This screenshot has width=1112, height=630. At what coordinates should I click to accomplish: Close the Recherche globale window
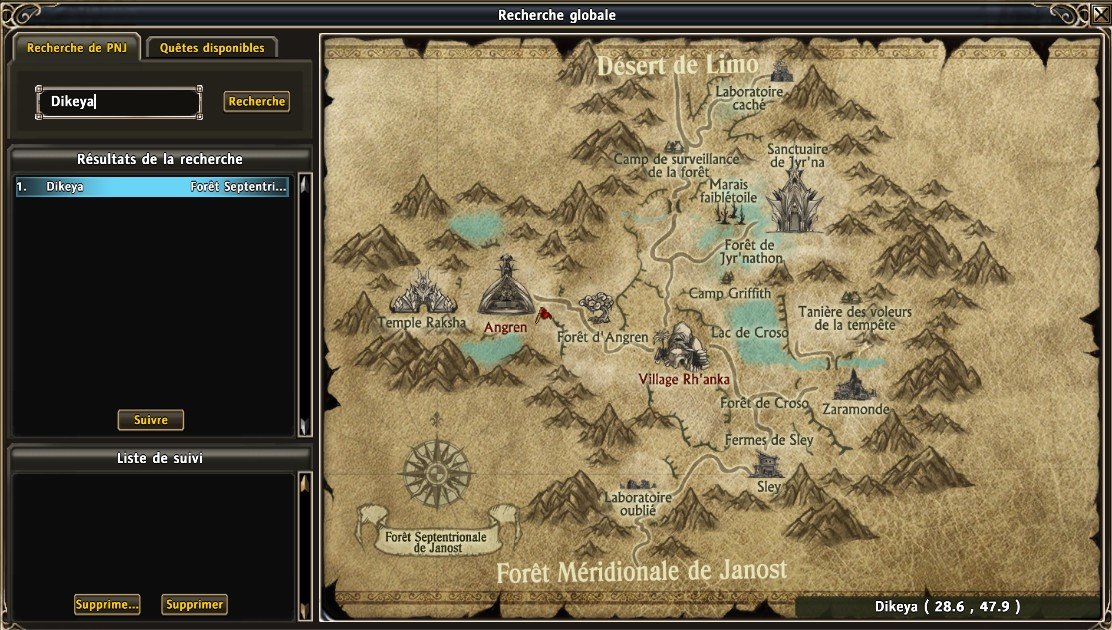tap(1098, 14)
